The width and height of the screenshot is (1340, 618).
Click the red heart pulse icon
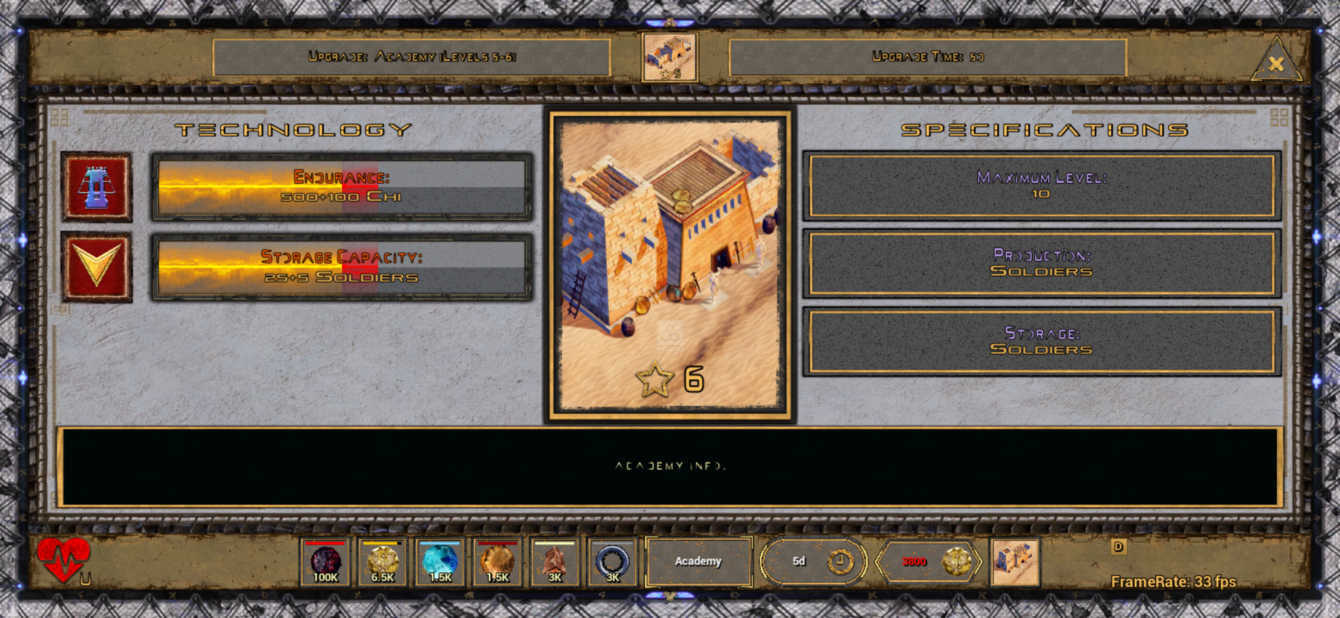[x=63, y=559]
